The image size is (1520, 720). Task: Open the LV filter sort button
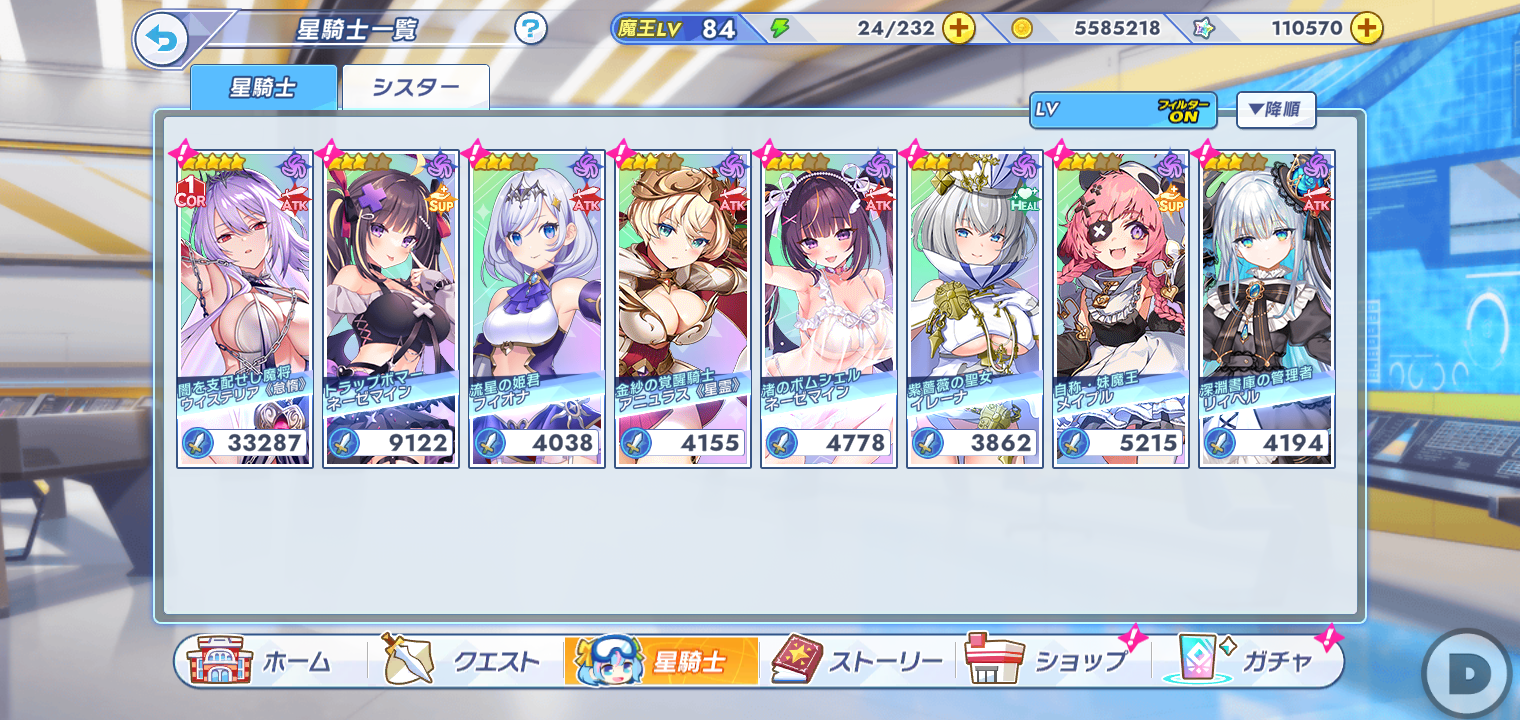[x=1122, y=110]
